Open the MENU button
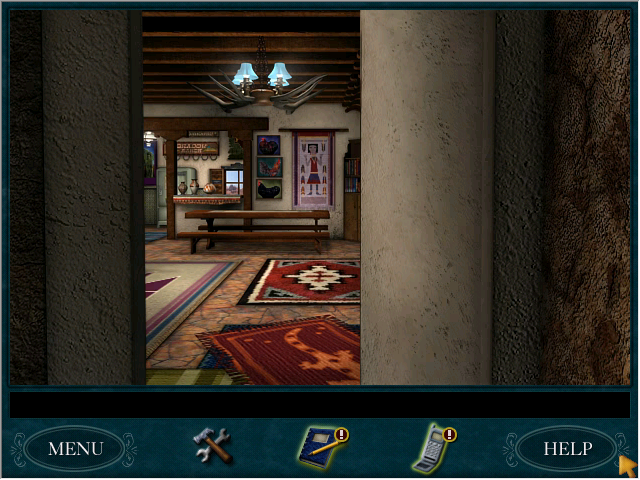This screenshot has height=480, width=640. tap(75, 448)
